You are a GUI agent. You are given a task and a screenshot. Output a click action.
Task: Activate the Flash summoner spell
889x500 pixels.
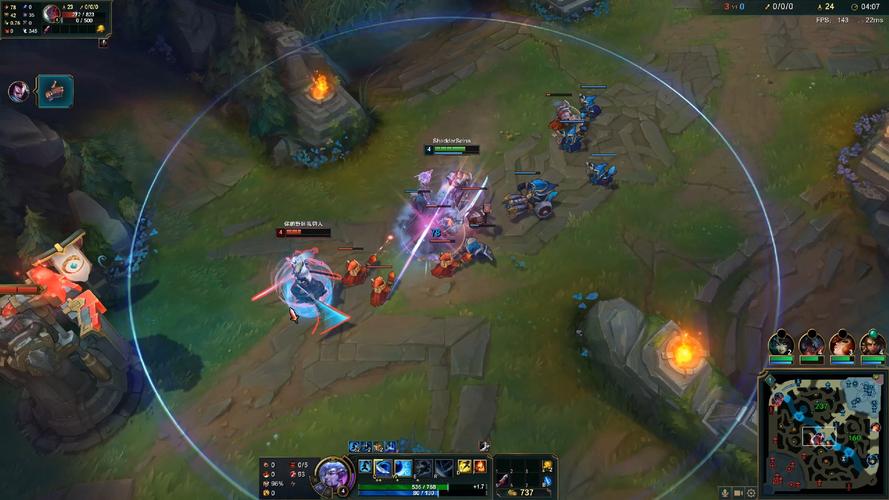(465, 467)
